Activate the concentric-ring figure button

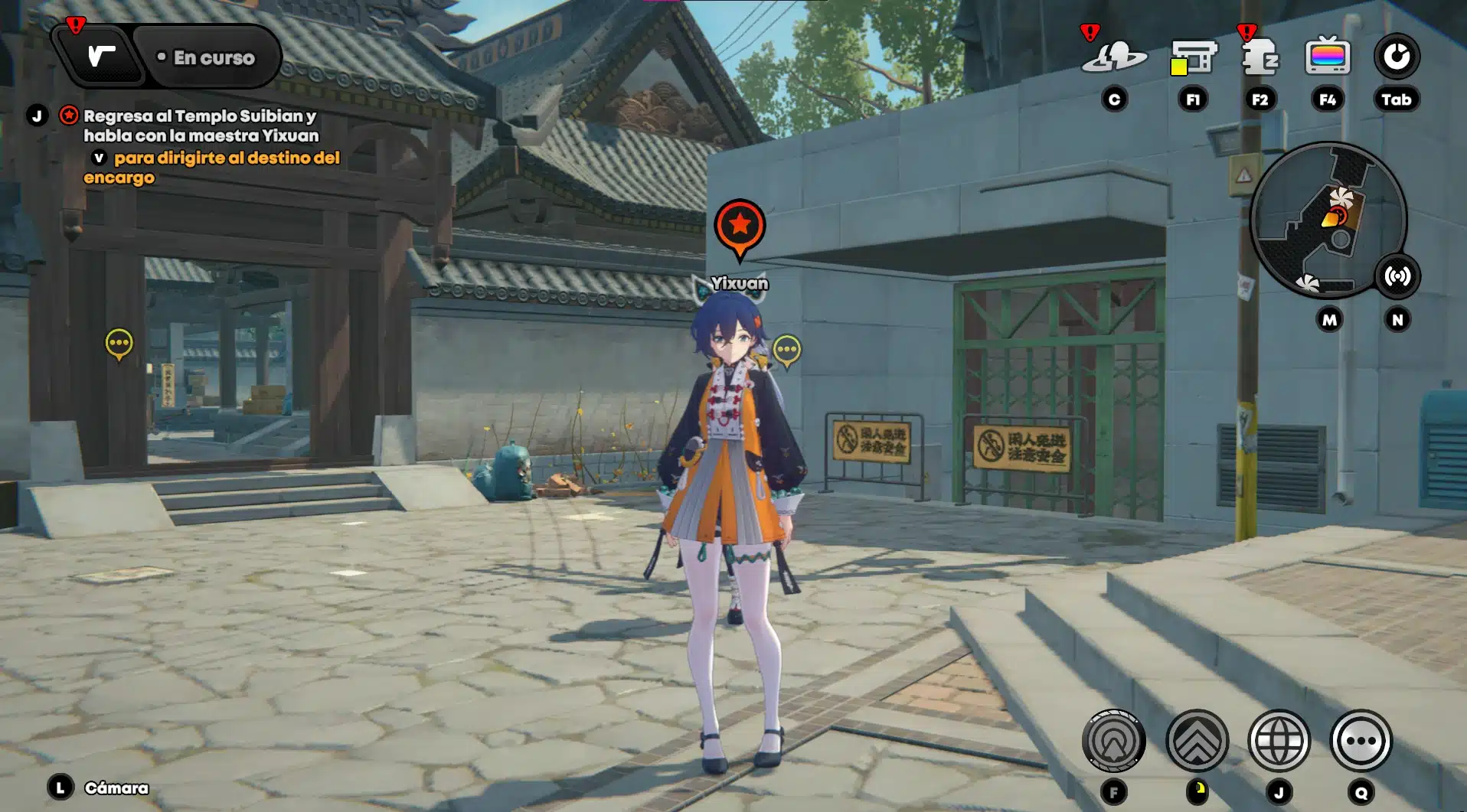pos(1114,741)
